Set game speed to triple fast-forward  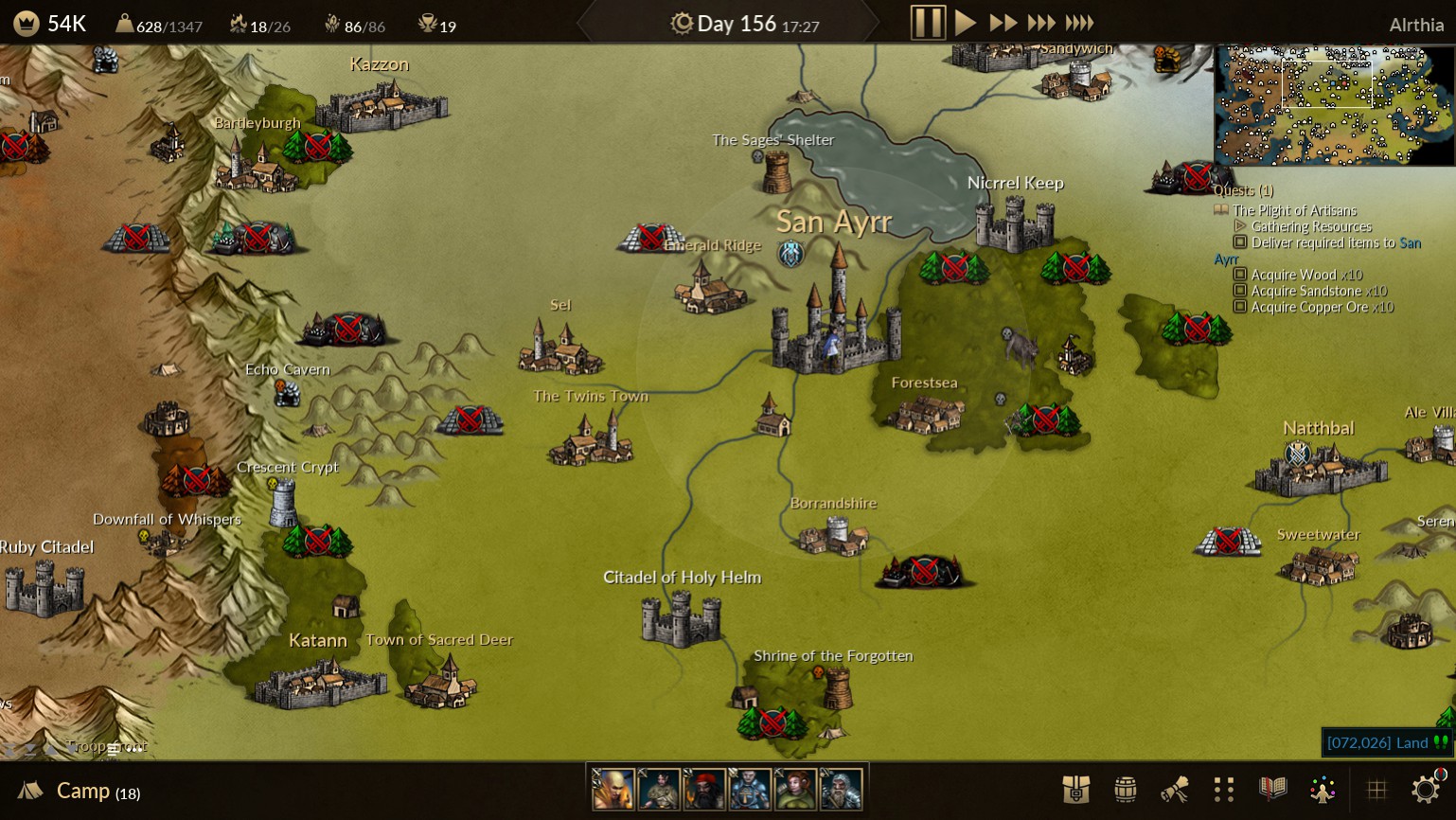pyautogui.click(x=1040, y=23)
